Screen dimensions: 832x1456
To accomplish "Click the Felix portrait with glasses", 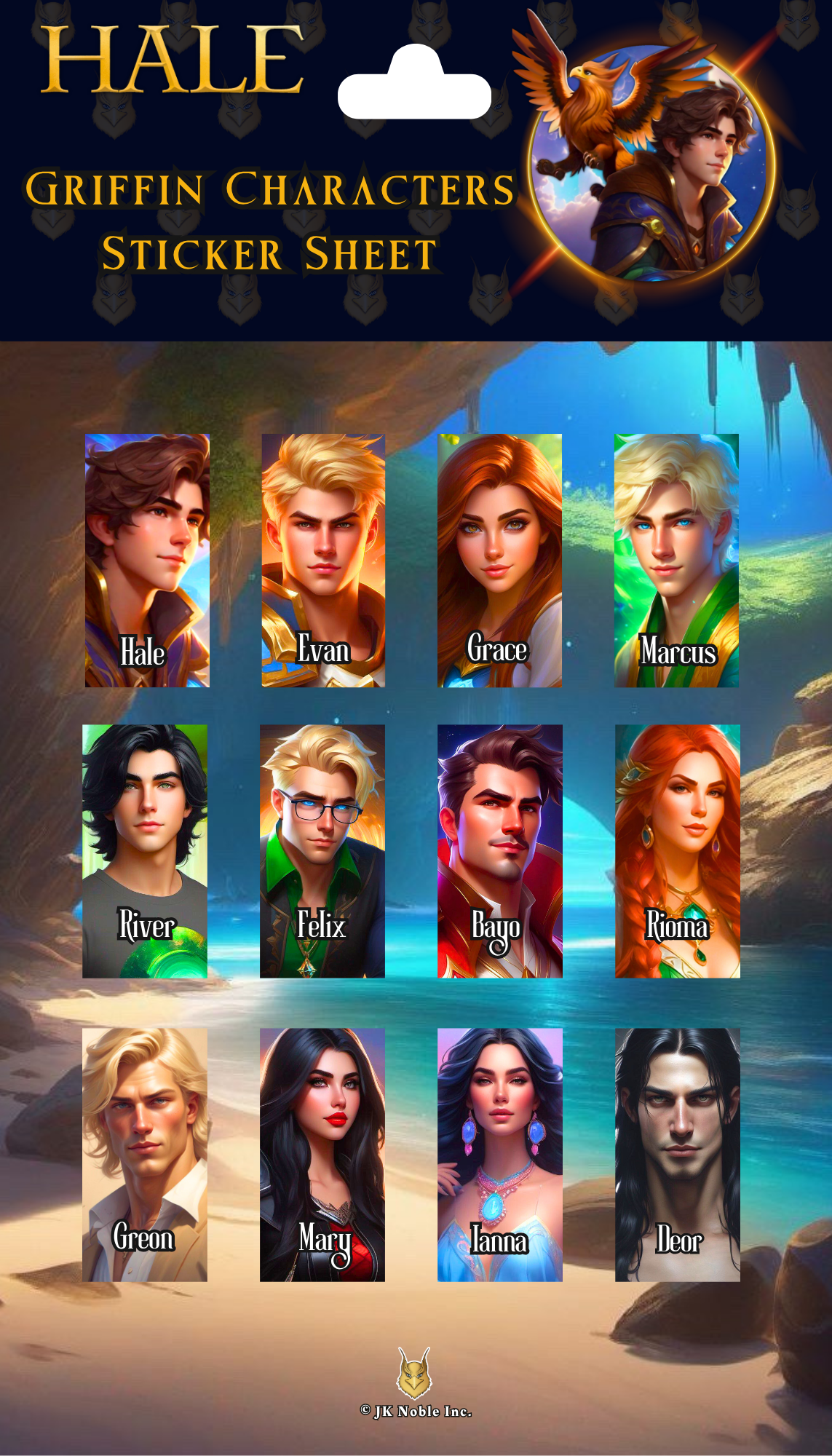I will (x=322, y=850).
